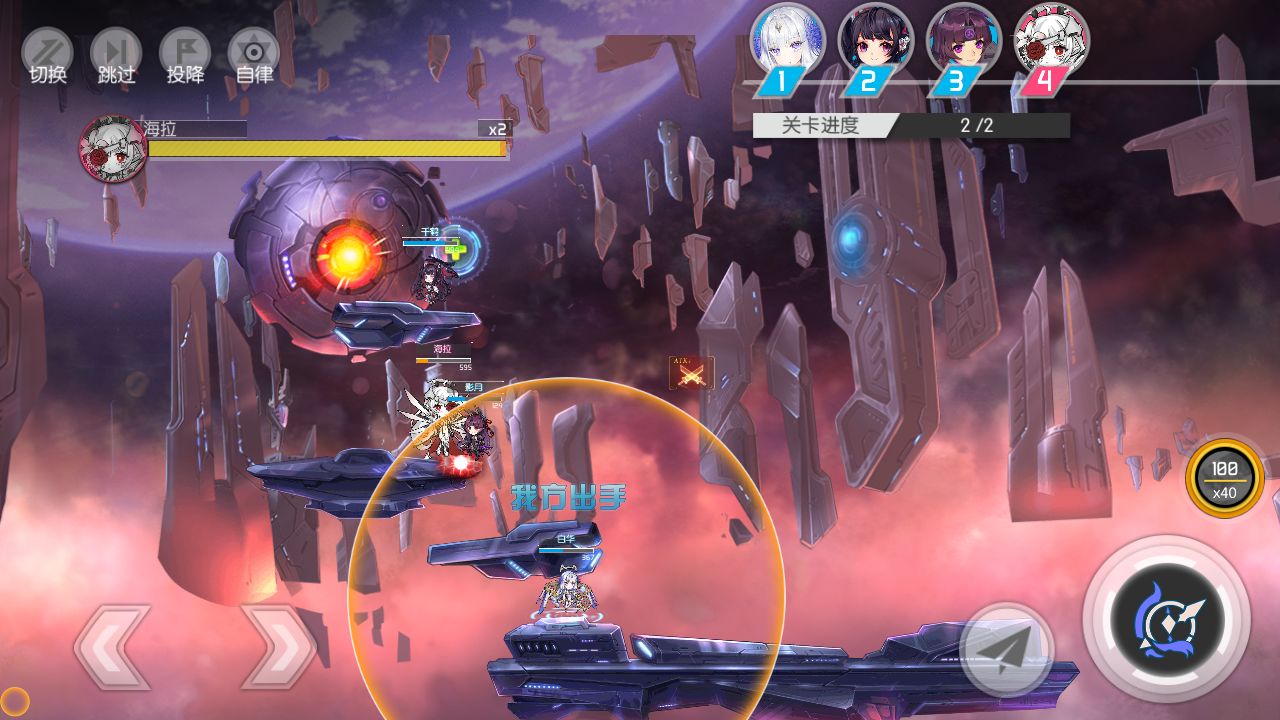
Task: Select the enemy portrait numbered 4
Action: 1051,42
